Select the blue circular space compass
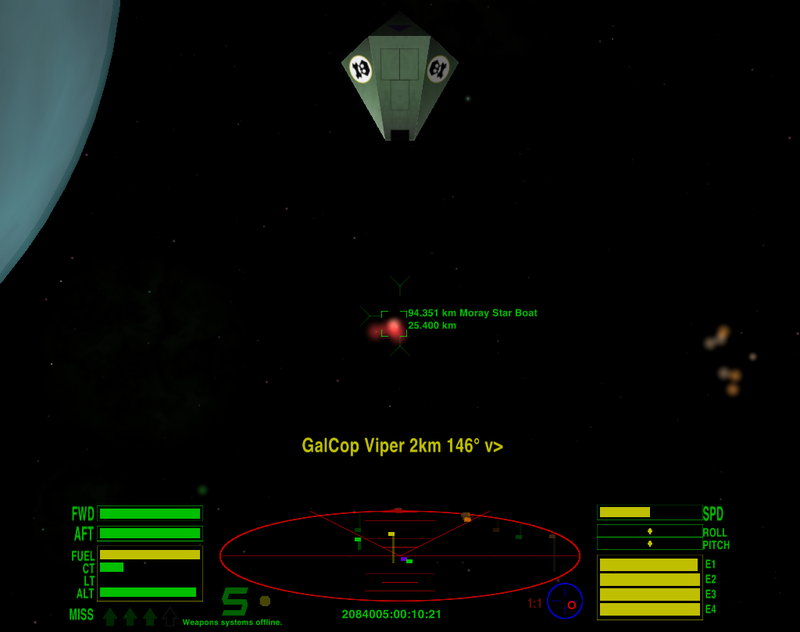The image size is (800, 632). pos(565,601)
